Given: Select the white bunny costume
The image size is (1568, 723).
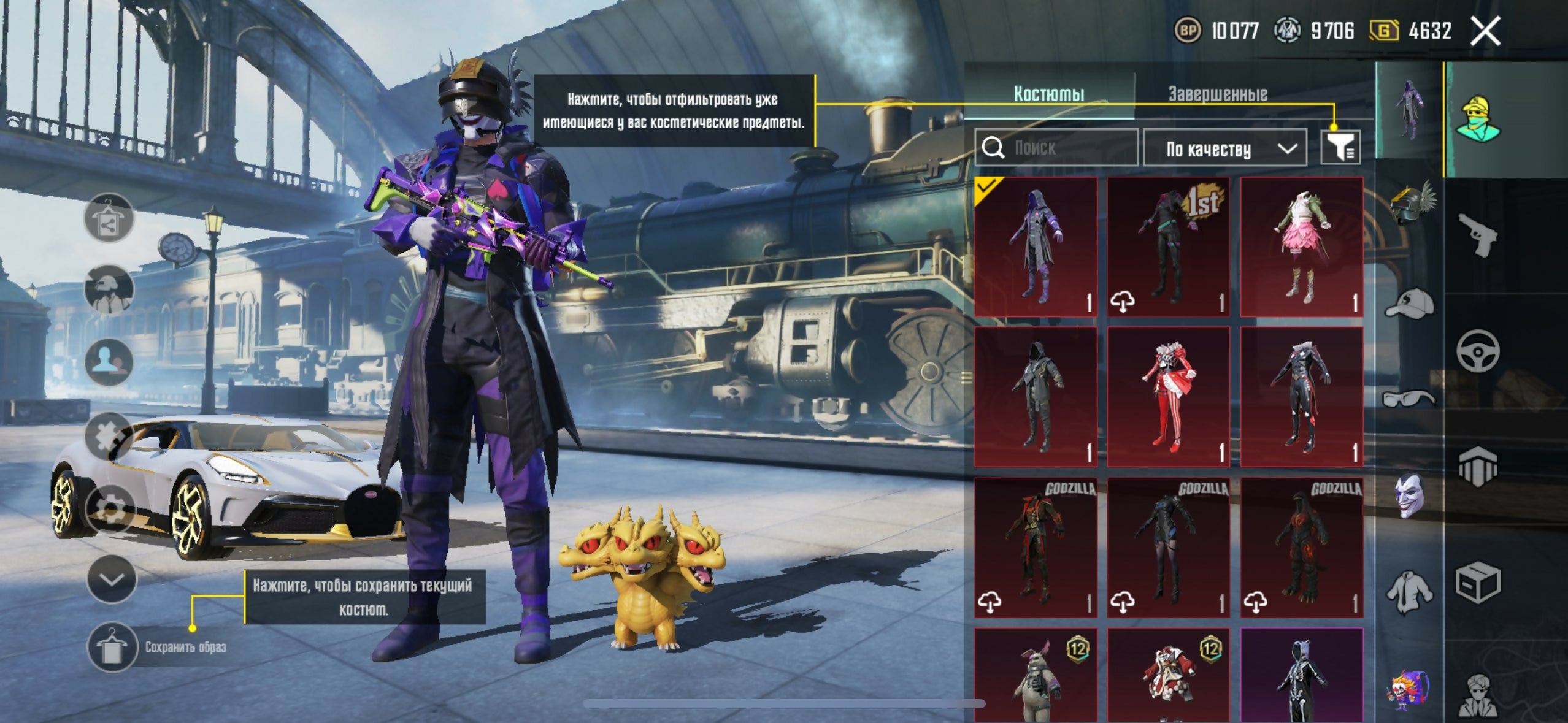Looking at the screenshot, I should (x=1036, y=675).
